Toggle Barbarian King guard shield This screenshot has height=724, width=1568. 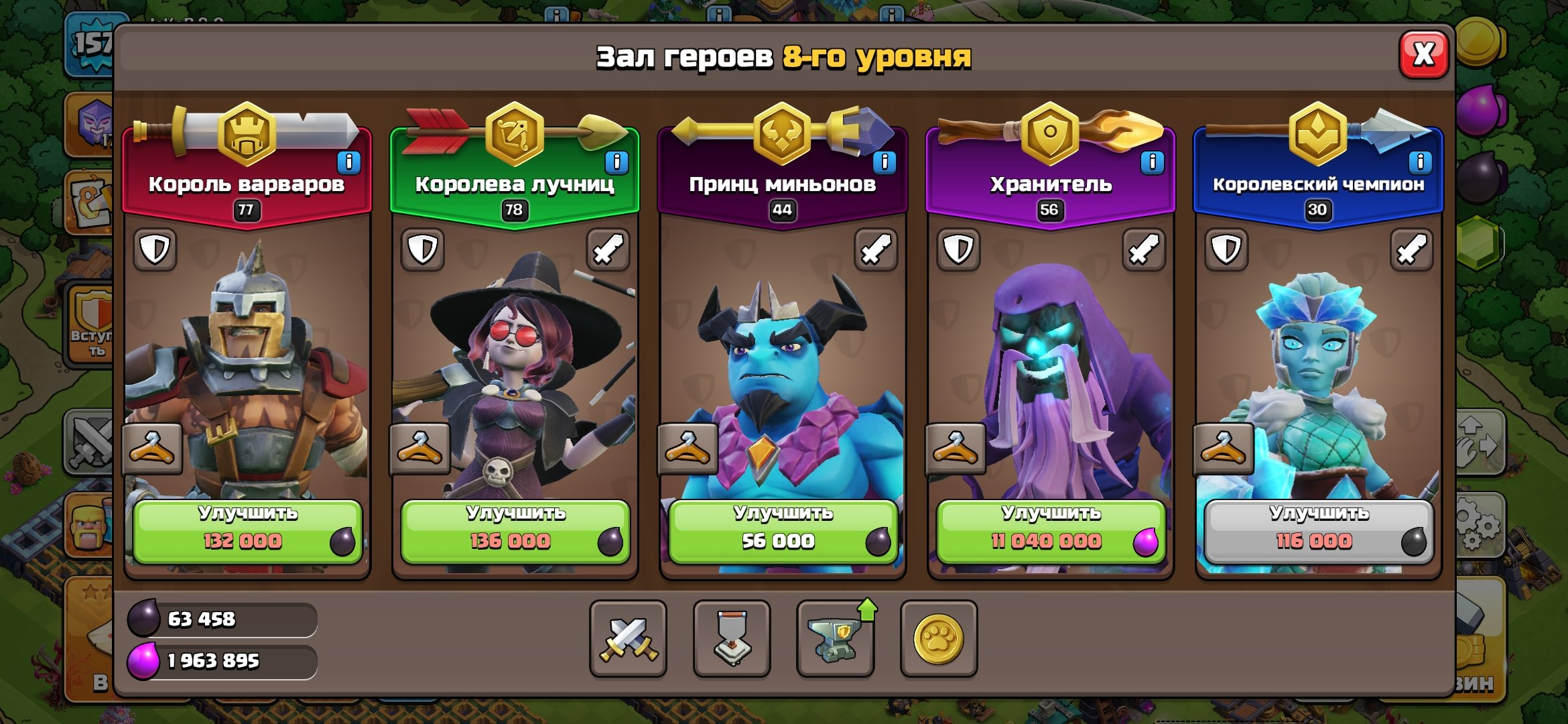point(155,248)
